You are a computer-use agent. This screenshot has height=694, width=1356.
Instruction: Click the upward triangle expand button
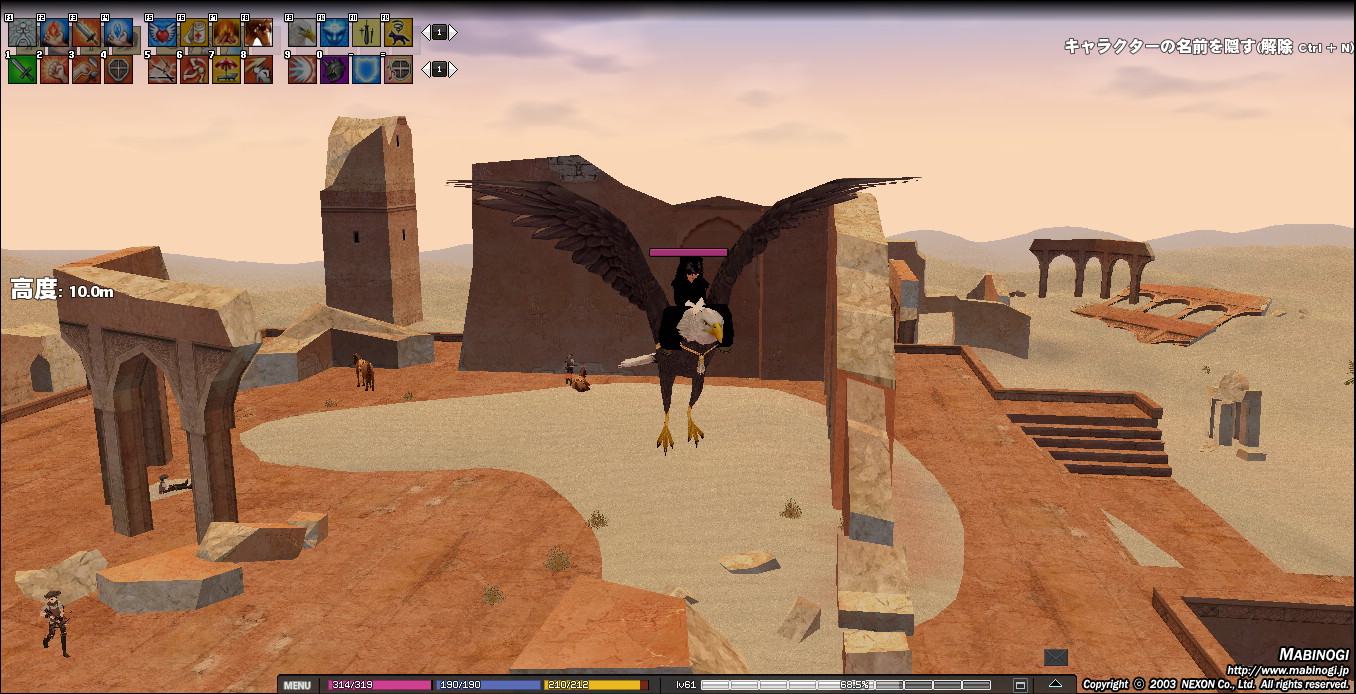click(1055, 685)
